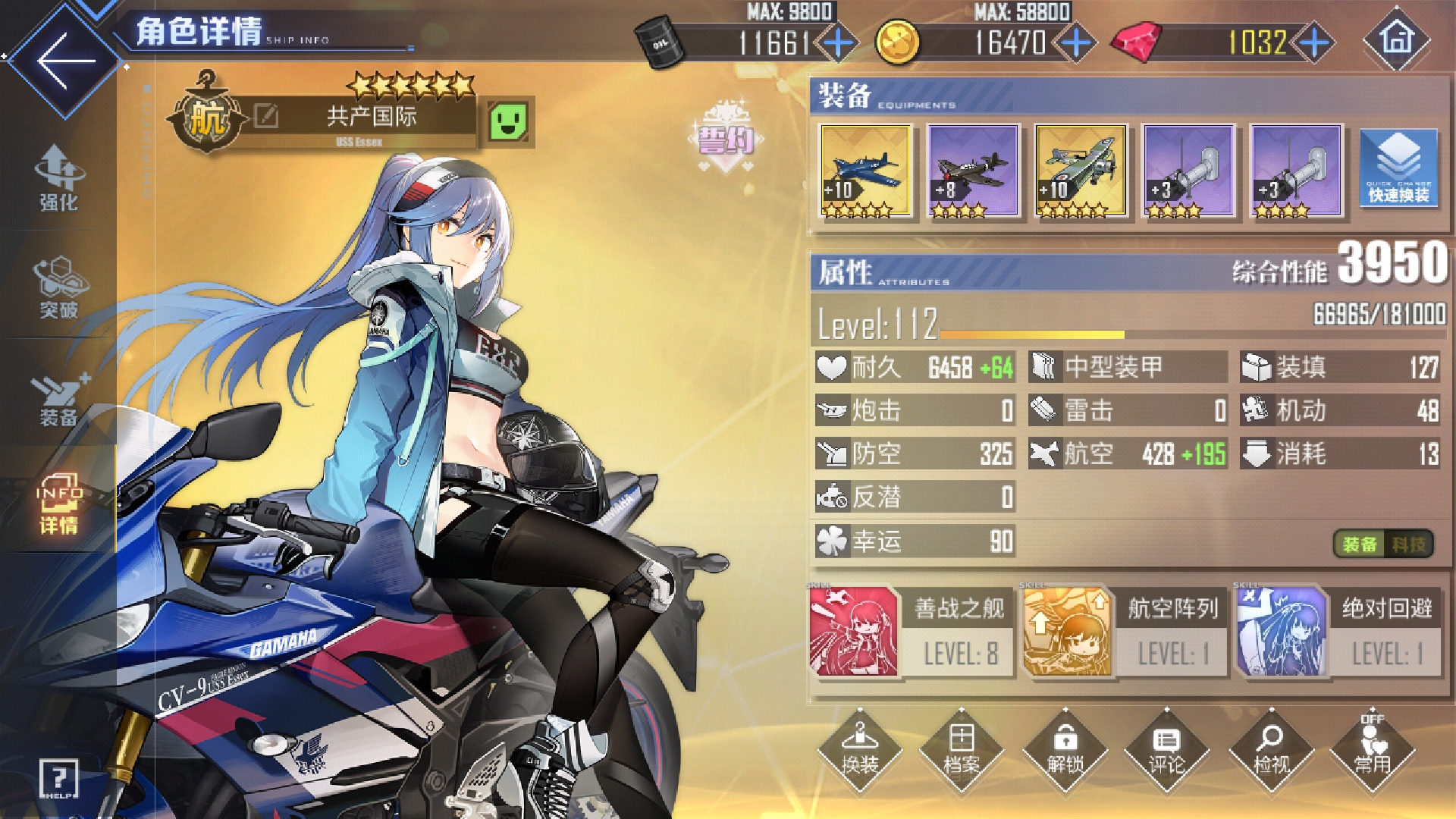Return to the home screen
The image size is (1456, 819).
1397,39
